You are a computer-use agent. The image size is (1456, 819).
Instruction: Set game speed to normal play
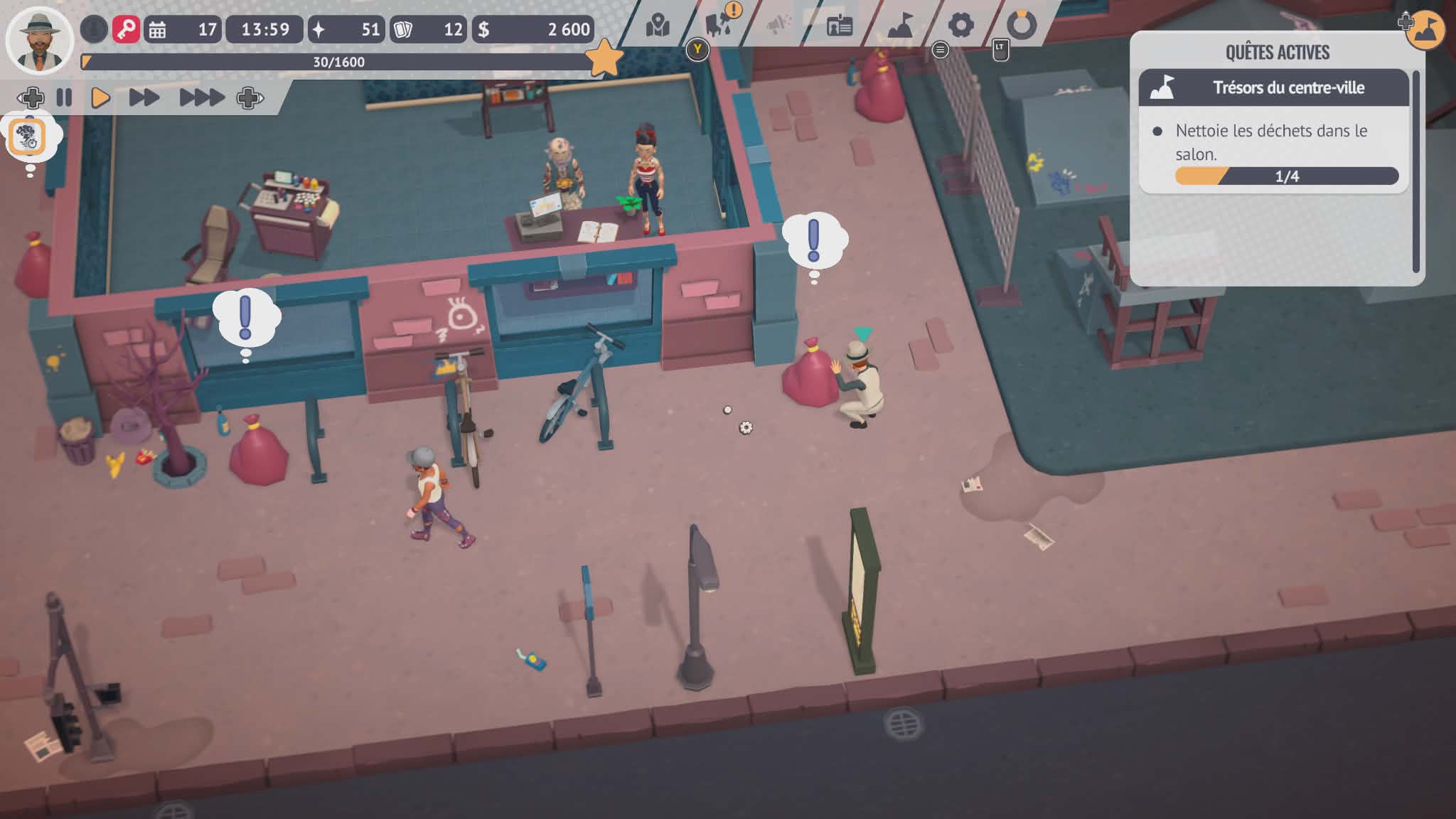pos(100,97)
